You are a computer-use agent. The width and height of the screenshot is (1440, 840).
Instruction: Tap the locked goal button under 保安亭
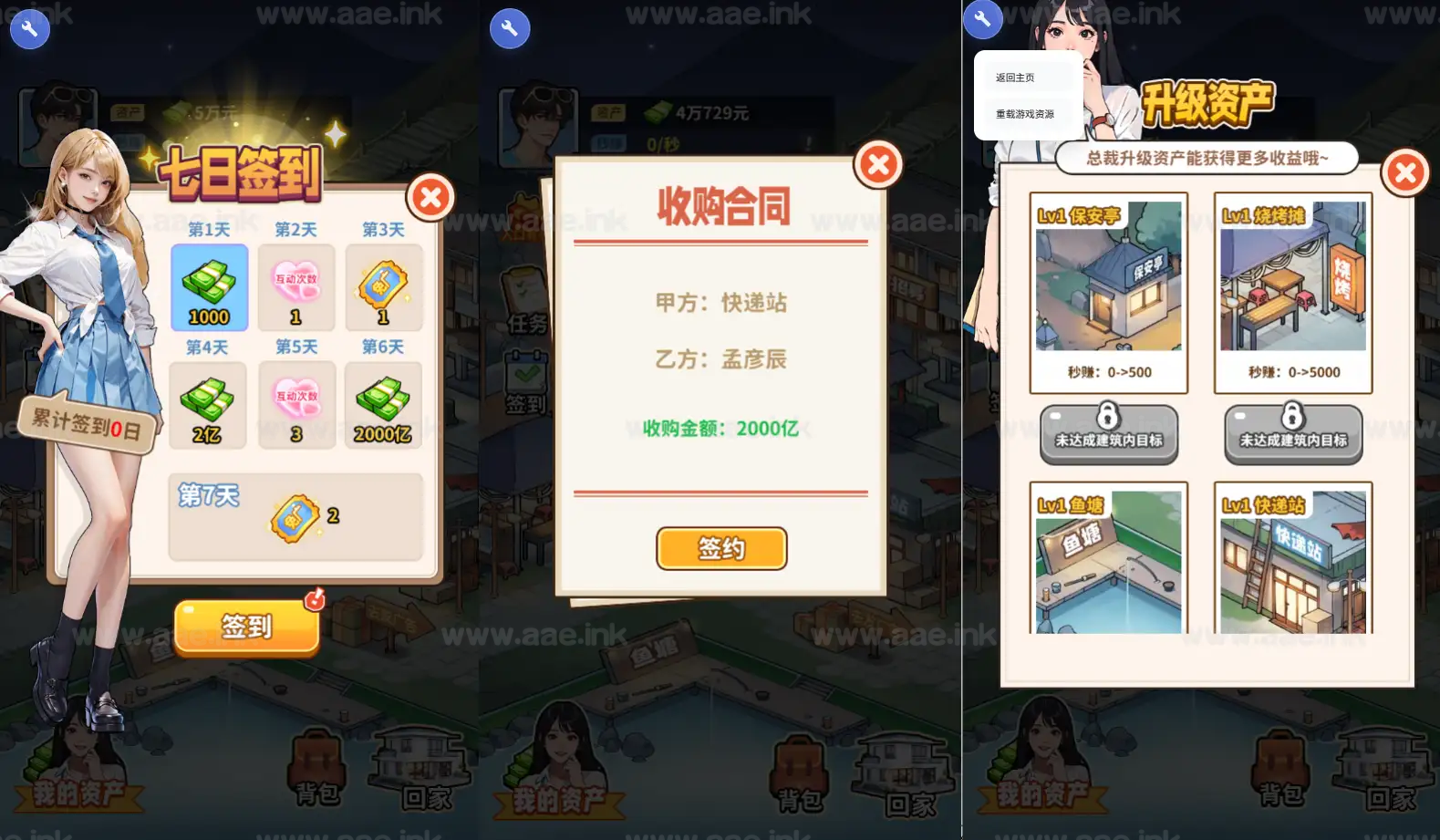[x=1109, y=435]
